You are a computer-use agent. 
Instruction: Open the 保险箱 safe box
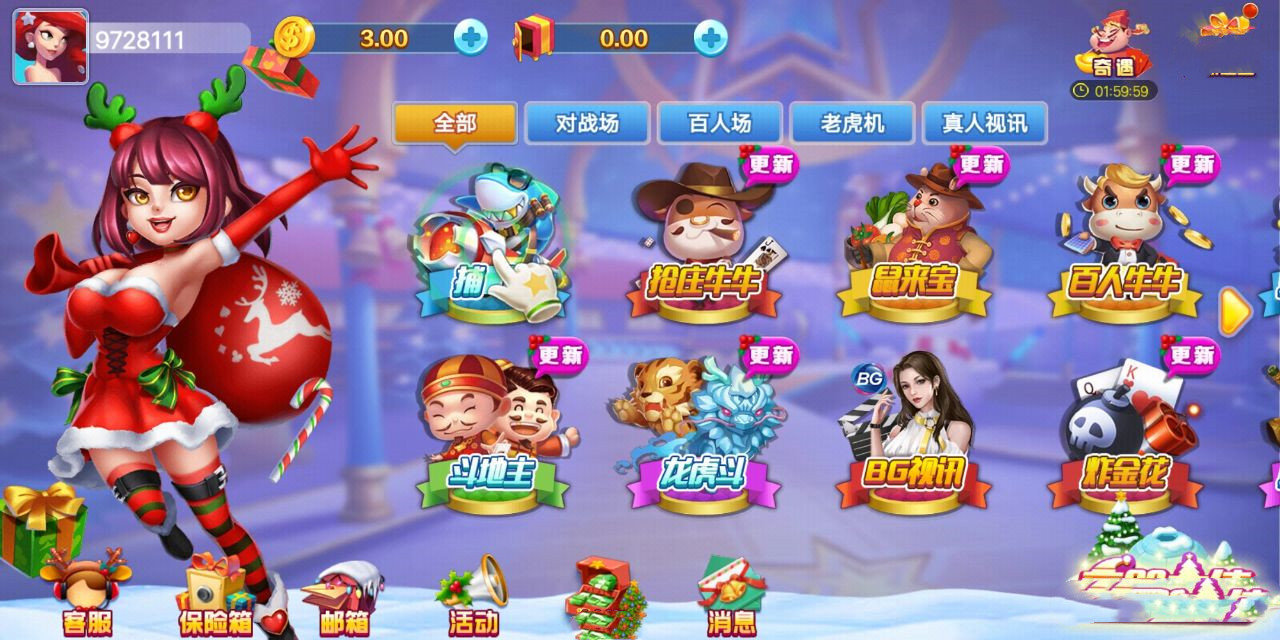215,598
